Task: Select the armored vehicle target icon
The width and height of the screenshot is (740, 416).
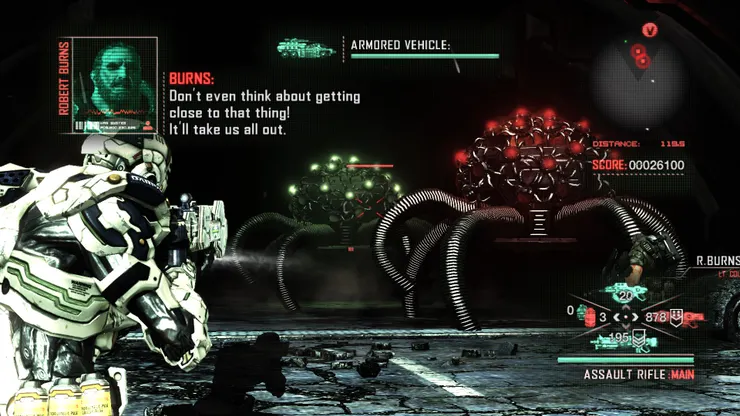Action: pyautogui.click(x=303, y=46)
